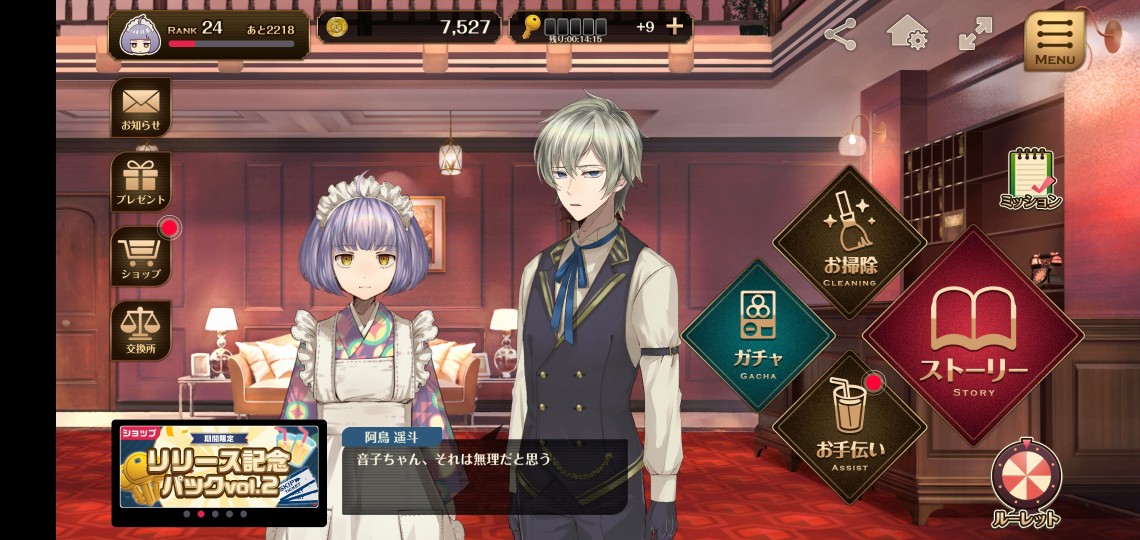Add more keys with plus button
1140x540 pixels.
(675, 27)
